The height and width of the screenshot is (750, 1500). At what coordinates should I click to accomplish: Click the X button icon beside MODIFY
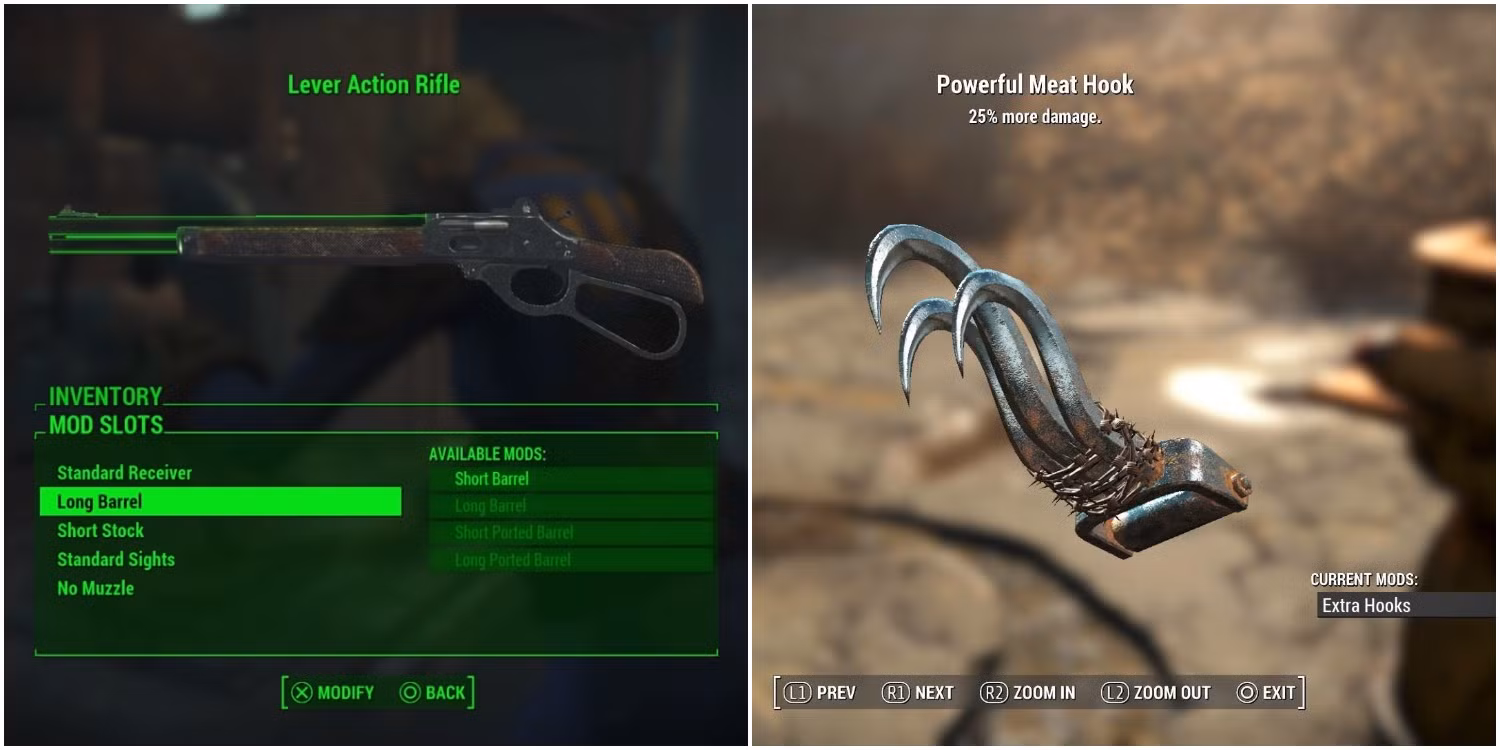tap(302, 692)
